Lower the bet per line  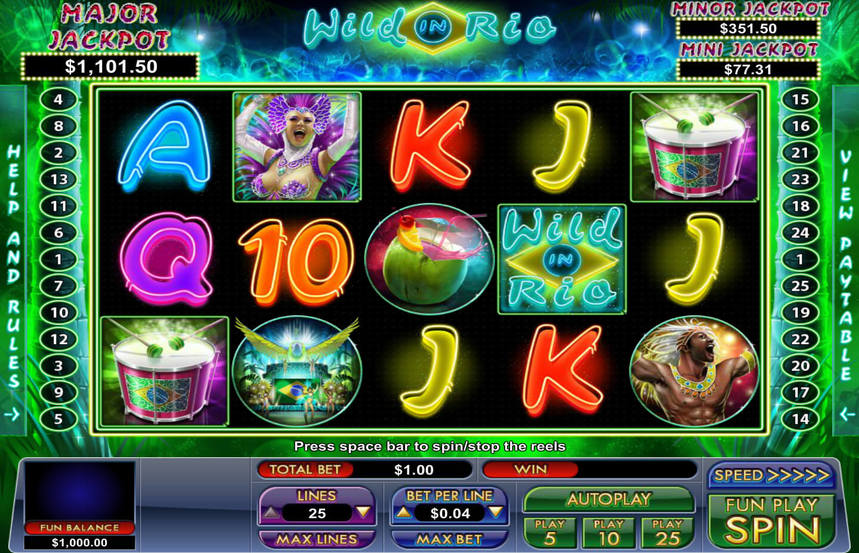pyautogui.click(x=496, y=513)
